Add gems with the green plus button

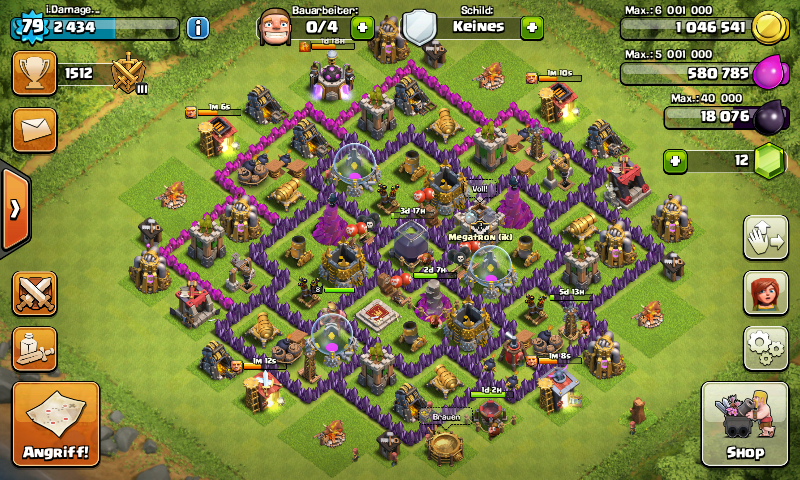tap(677, 160)
